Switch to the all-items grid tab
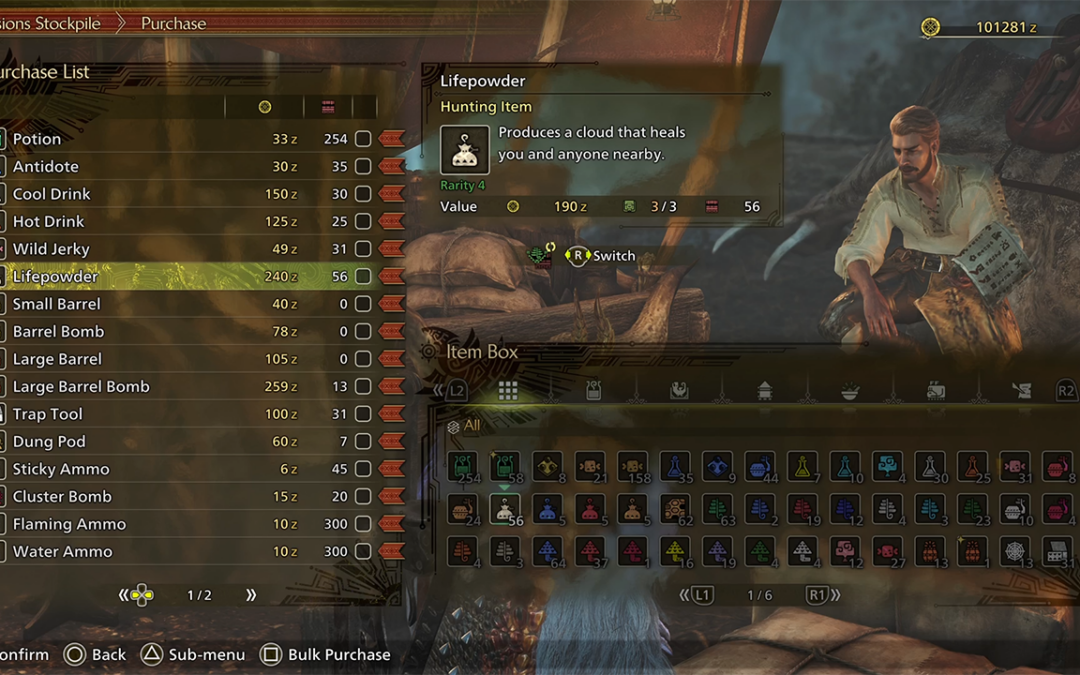 pos(508,390)
